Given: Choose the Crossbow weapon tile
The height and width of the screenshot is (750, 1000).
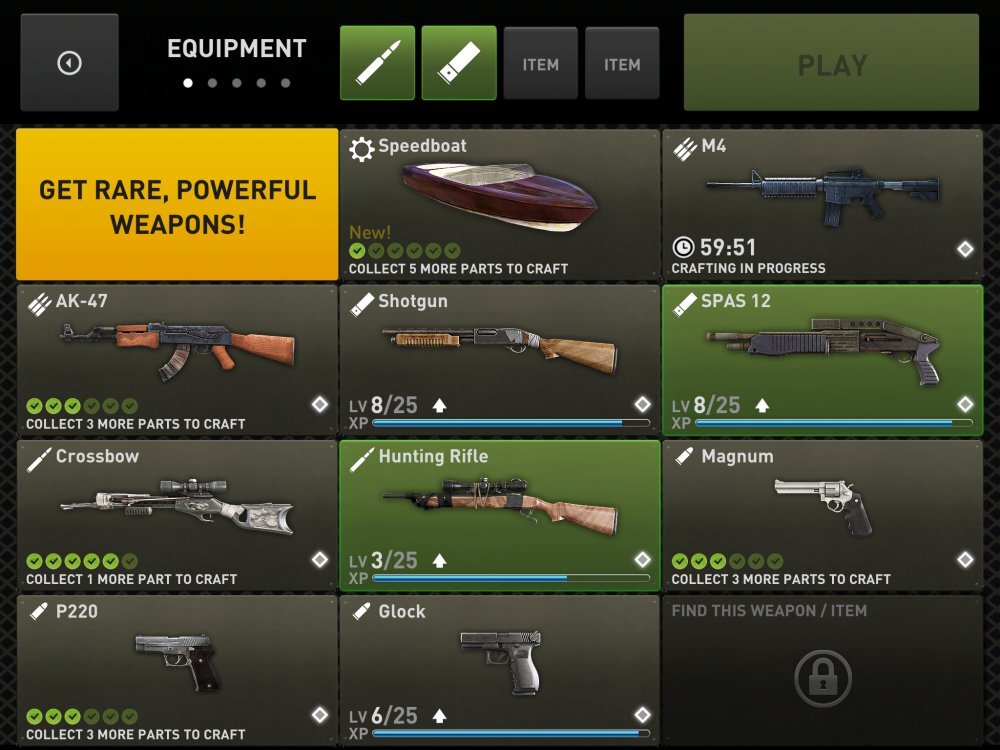Looking at the screenshot, I should (x=177, y=515).
